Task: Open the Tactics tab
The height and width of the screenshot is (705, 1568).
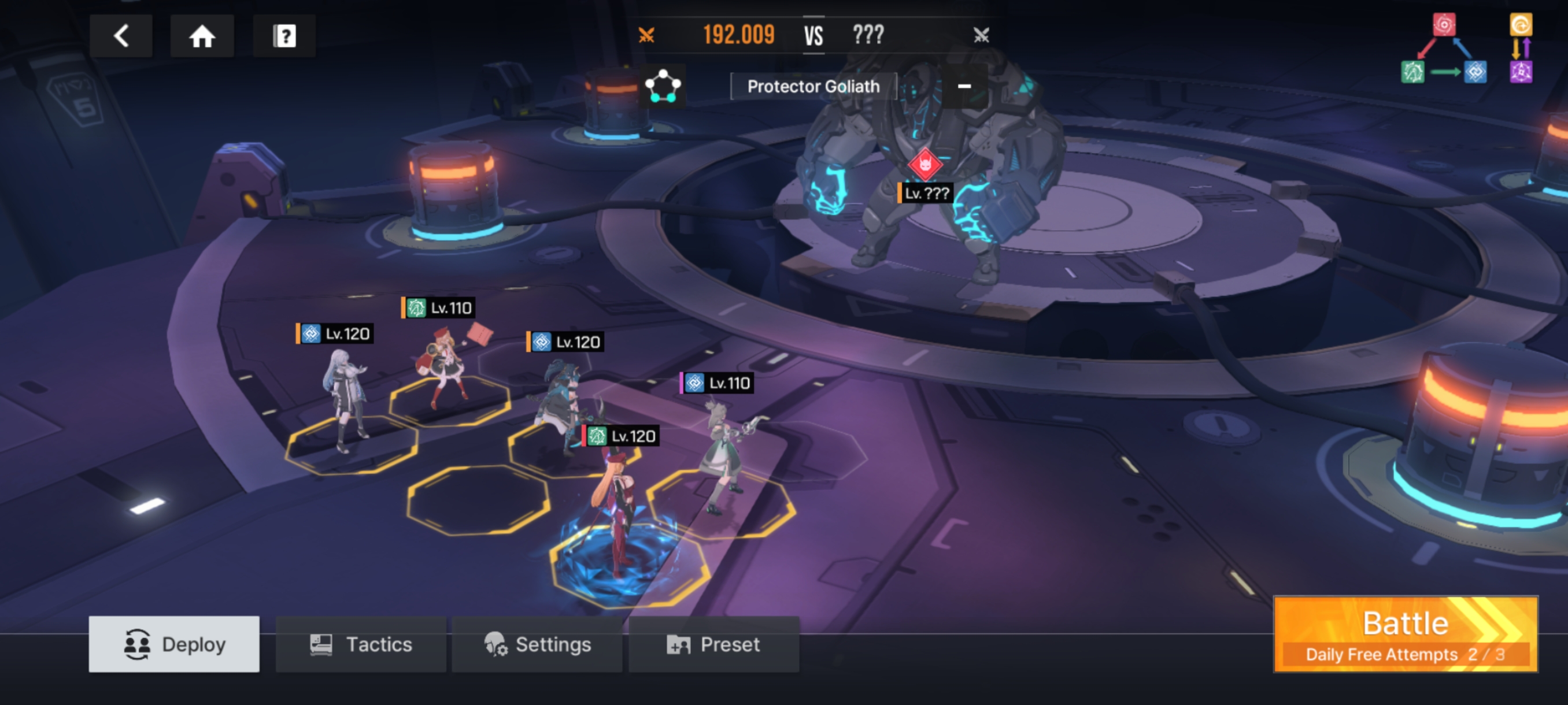Action: (361, 644)
